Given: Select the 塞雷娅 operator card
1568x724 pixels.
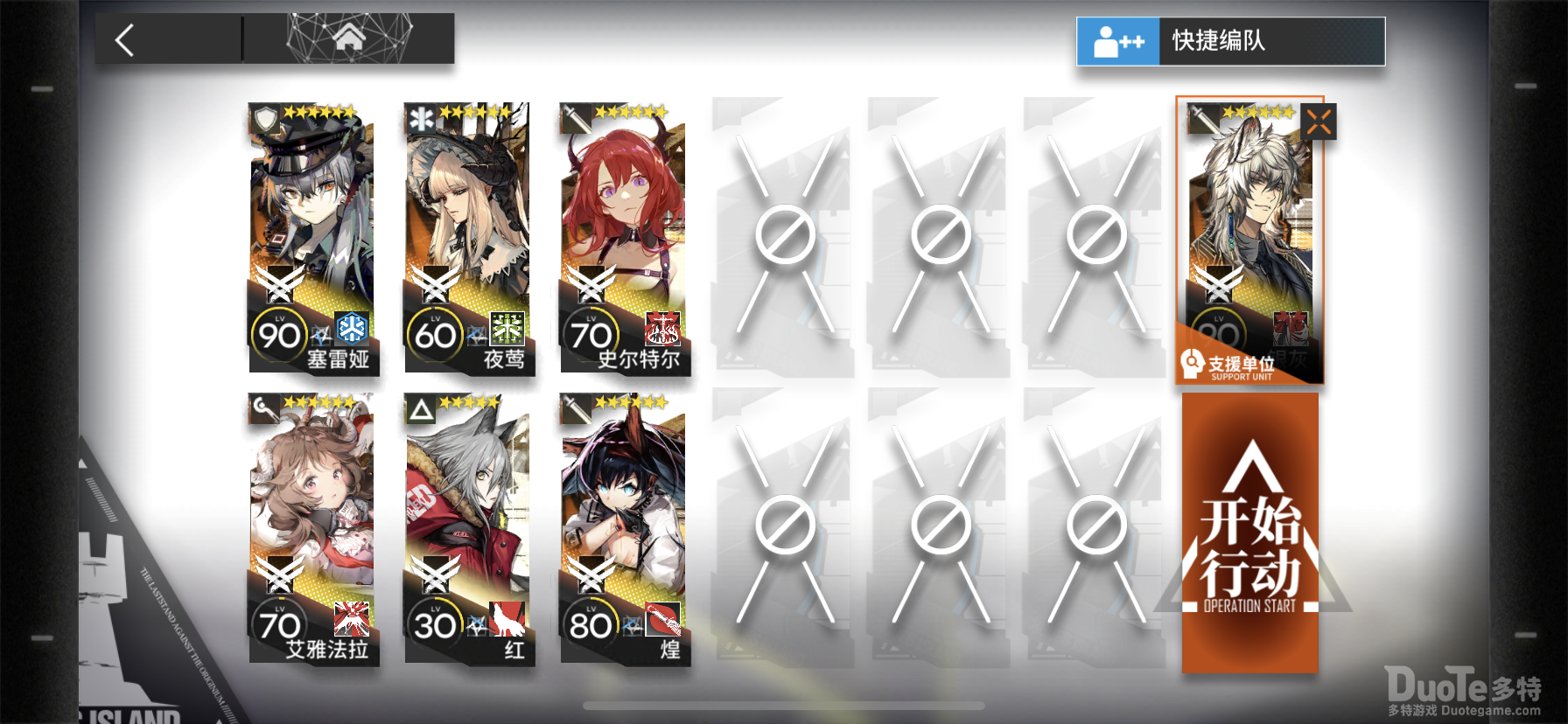Looking at the screenshot, I should coord(312,239).
